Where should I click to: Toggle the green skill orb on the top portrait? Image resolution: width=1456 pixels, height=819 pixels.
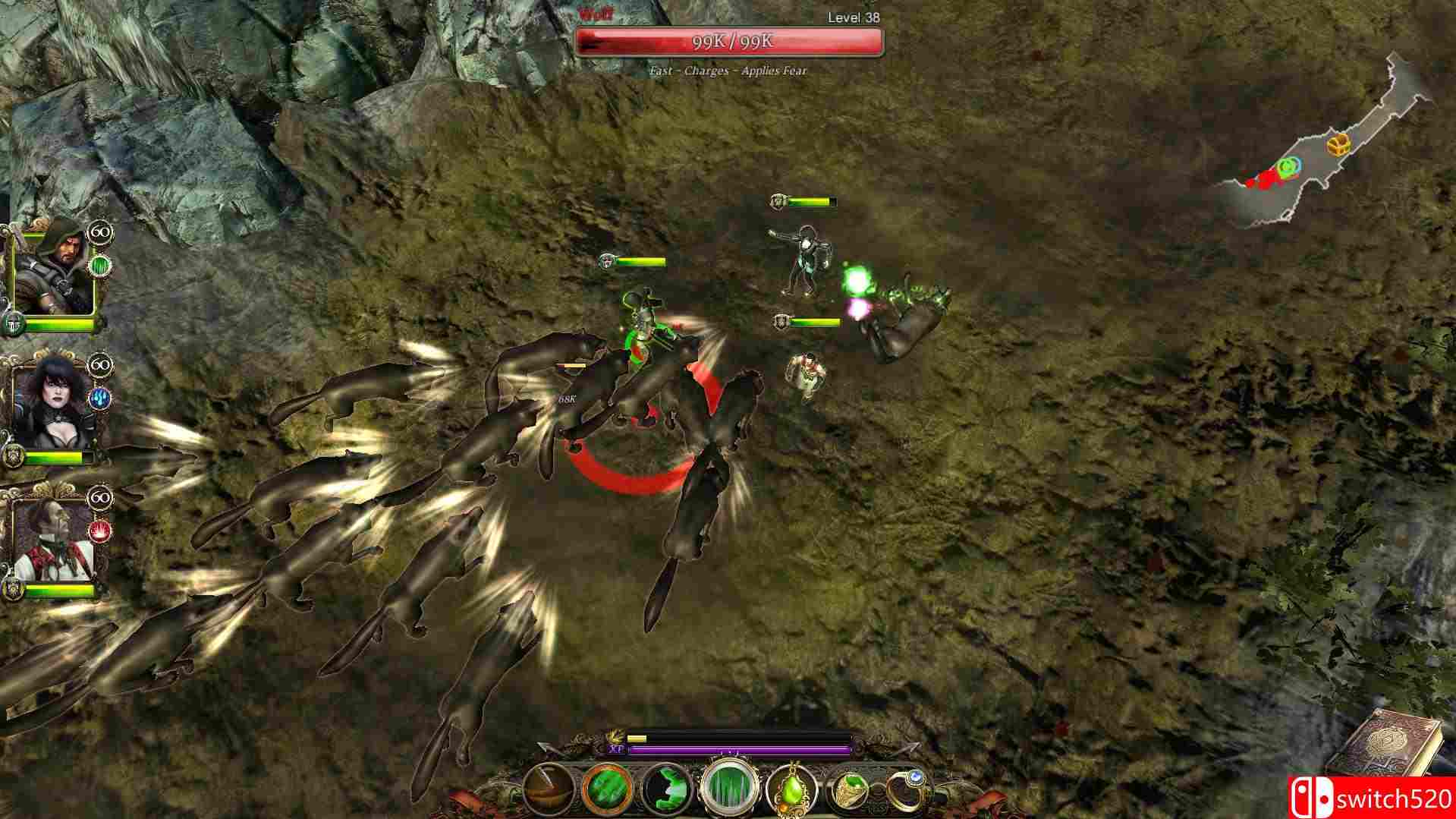[99, 265]
